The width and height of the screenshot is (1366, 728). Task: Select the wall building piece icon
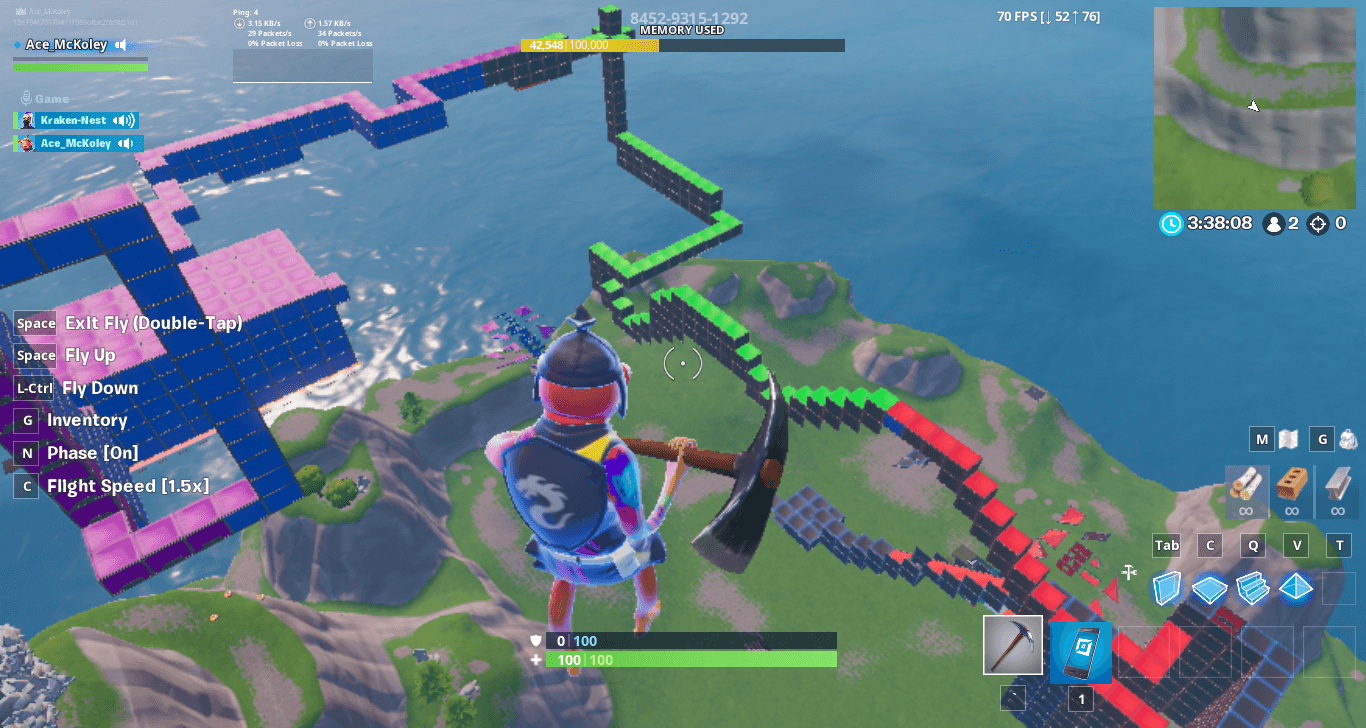click(x=1166, y=590)
